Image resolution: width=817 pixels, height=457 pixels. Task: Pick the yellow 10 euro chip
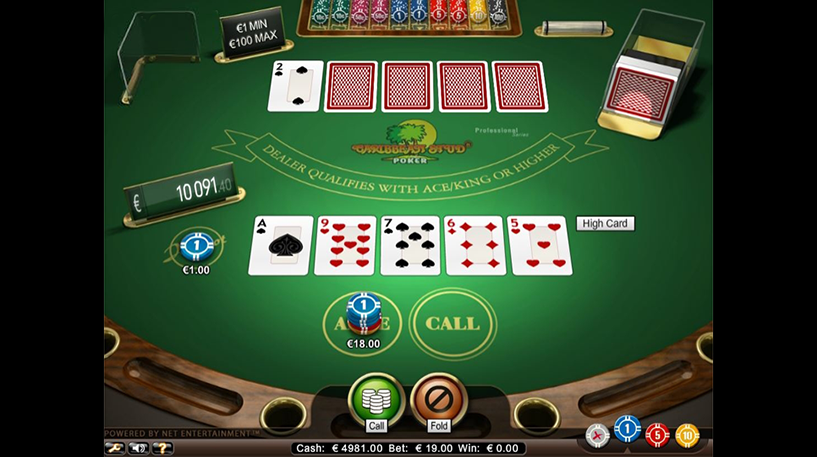(x=686, y=435)
